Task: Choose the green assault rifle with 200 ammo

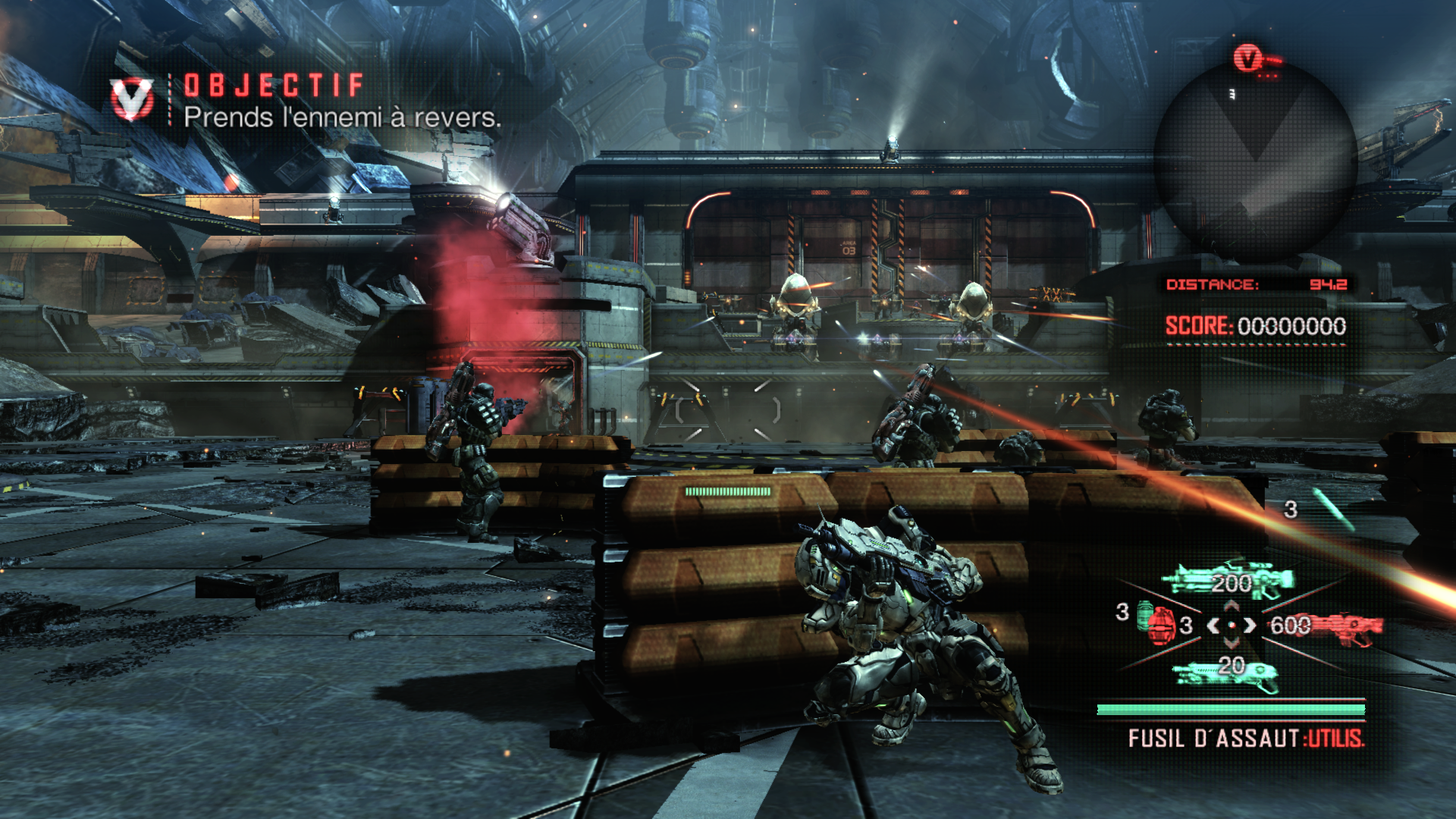Action: [x=1228, y=582]
